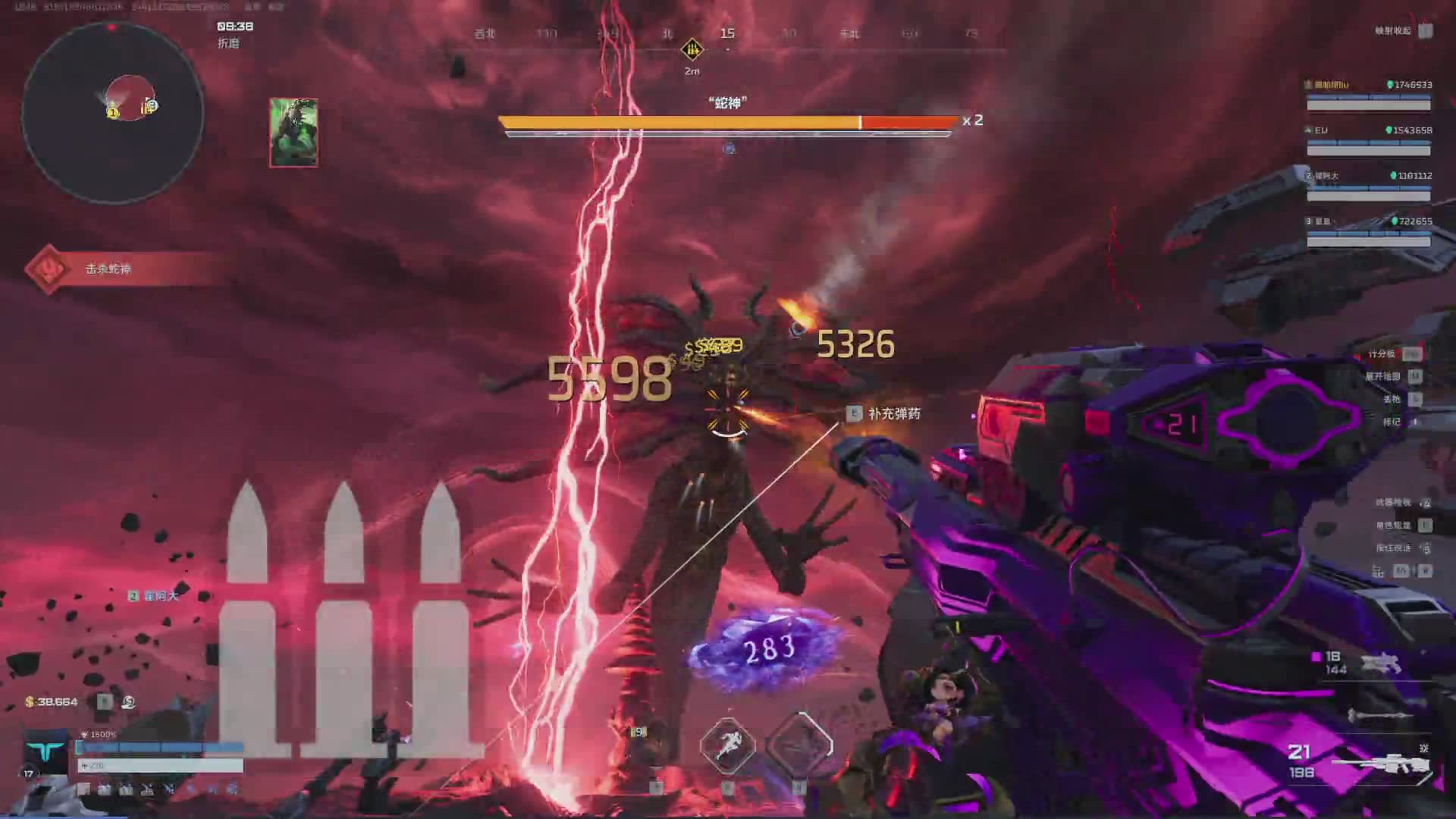Choose the melee weapon slot
This screenshot has width=1456, height=819.
(1380, 715)
